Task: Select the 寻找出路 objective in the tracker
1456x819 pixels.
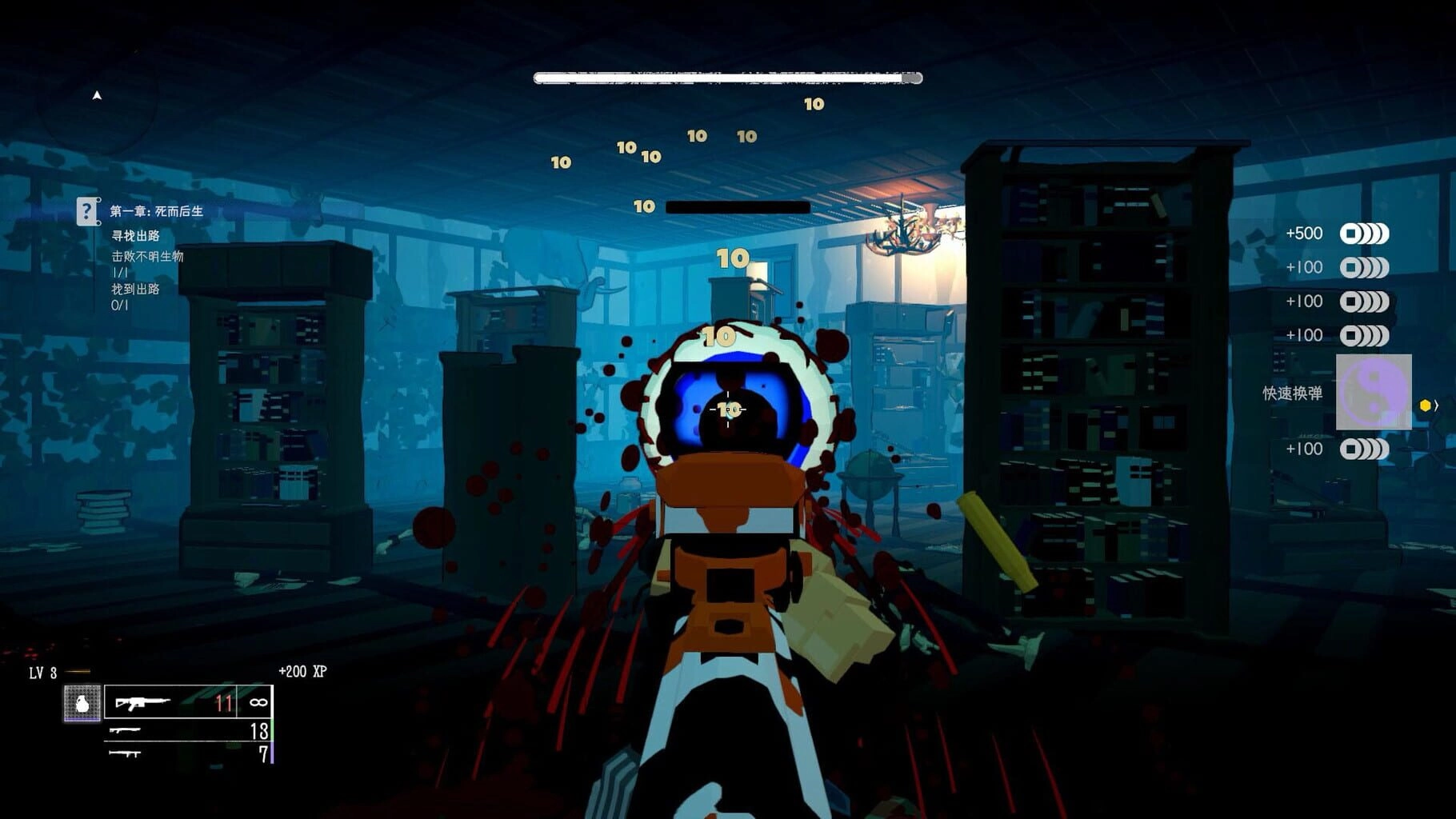Action: [x=136, y=236]
